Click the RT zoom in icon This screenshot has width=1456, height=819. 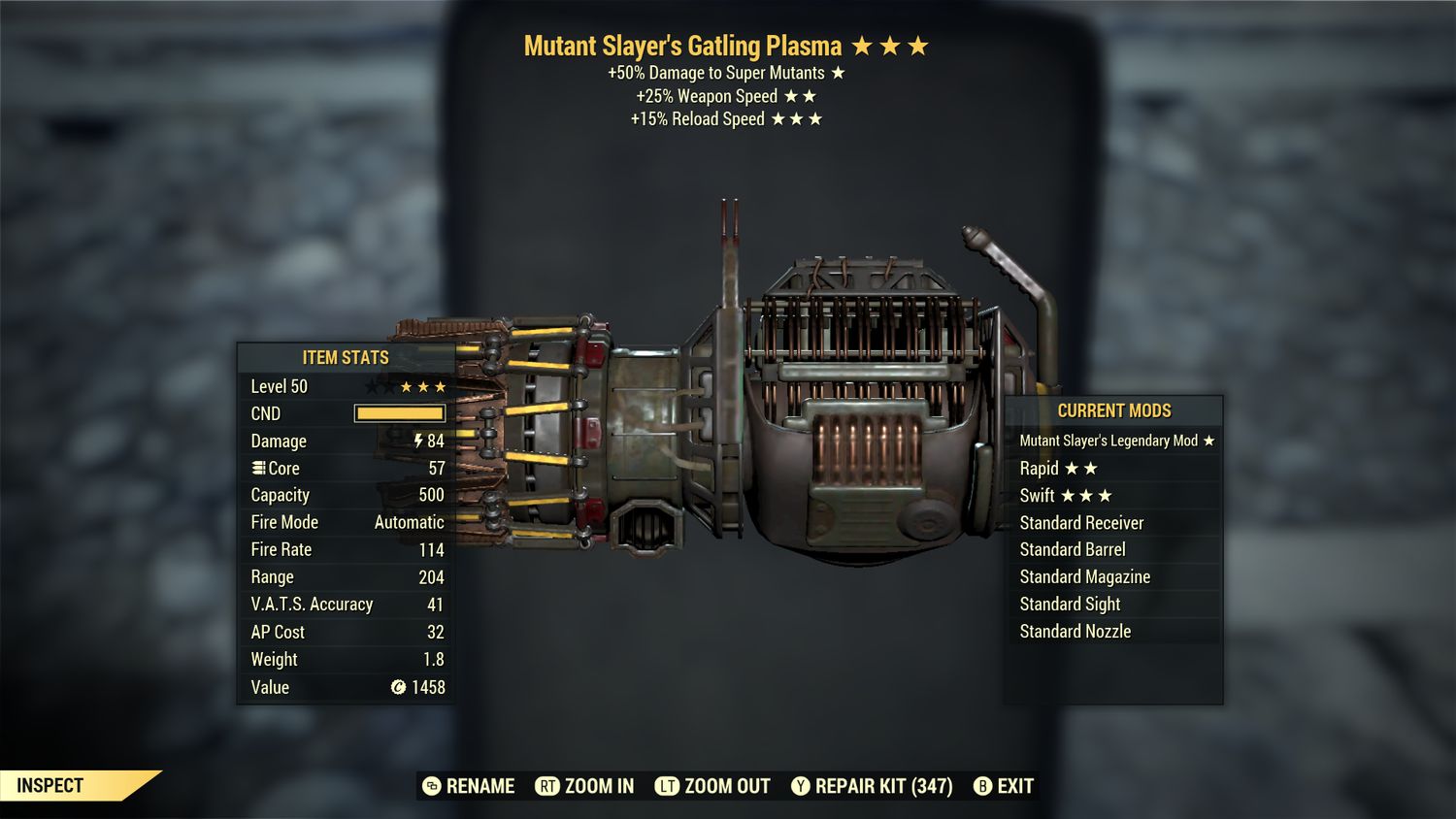(549, 786)
